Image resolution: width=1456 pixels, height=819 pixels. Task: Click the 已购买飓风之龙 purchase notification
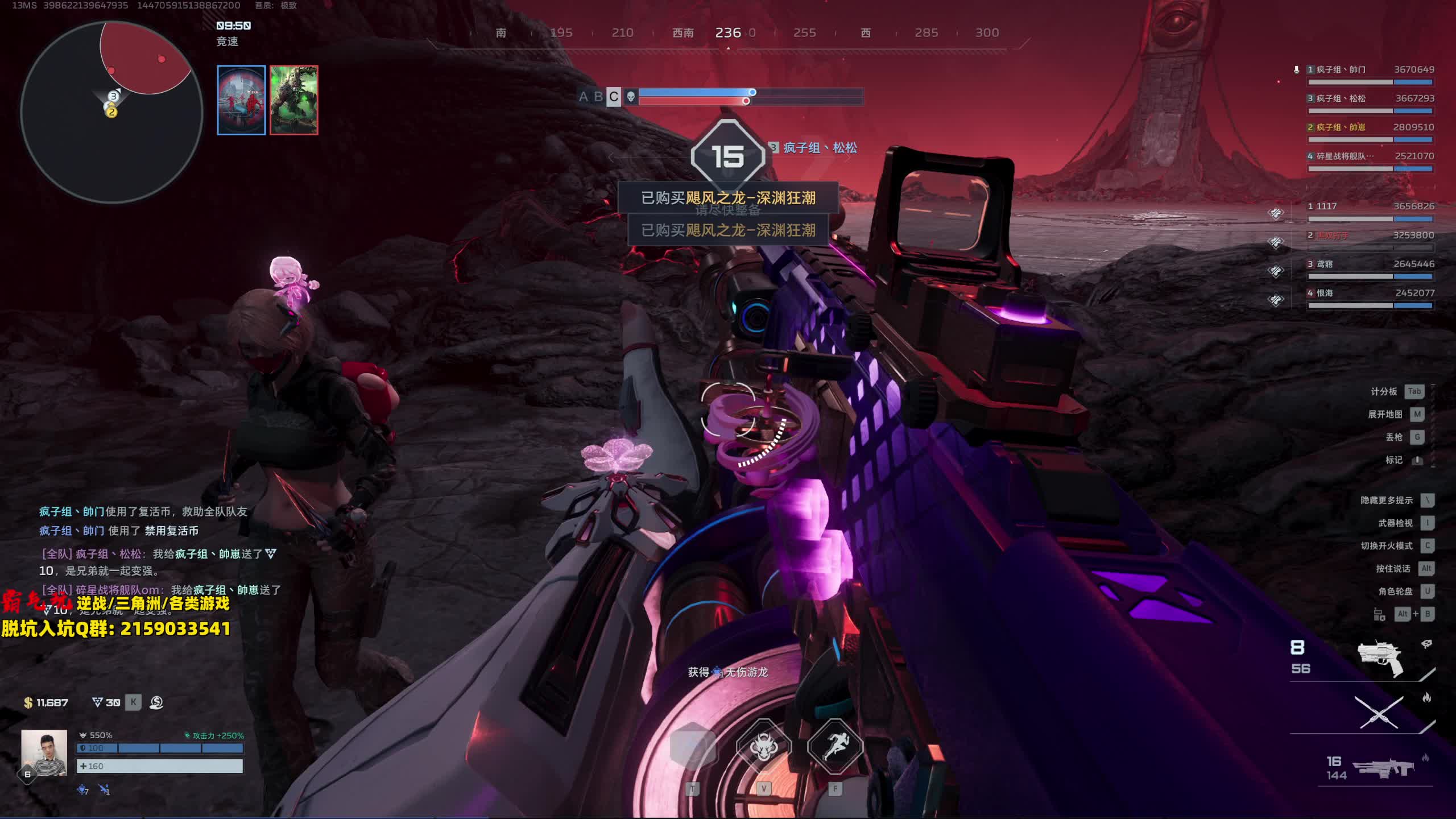pyautogui.click(x=728, y=198)
